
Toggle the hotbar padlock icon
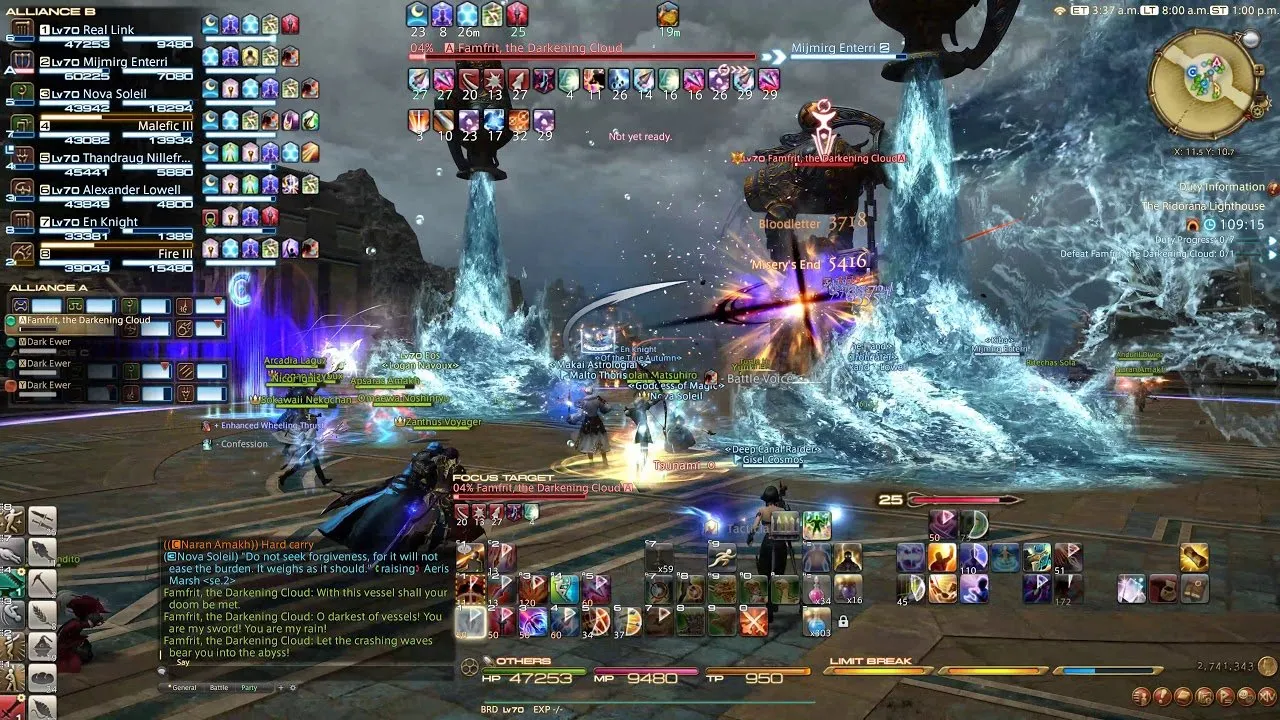[x=843, y=622]
